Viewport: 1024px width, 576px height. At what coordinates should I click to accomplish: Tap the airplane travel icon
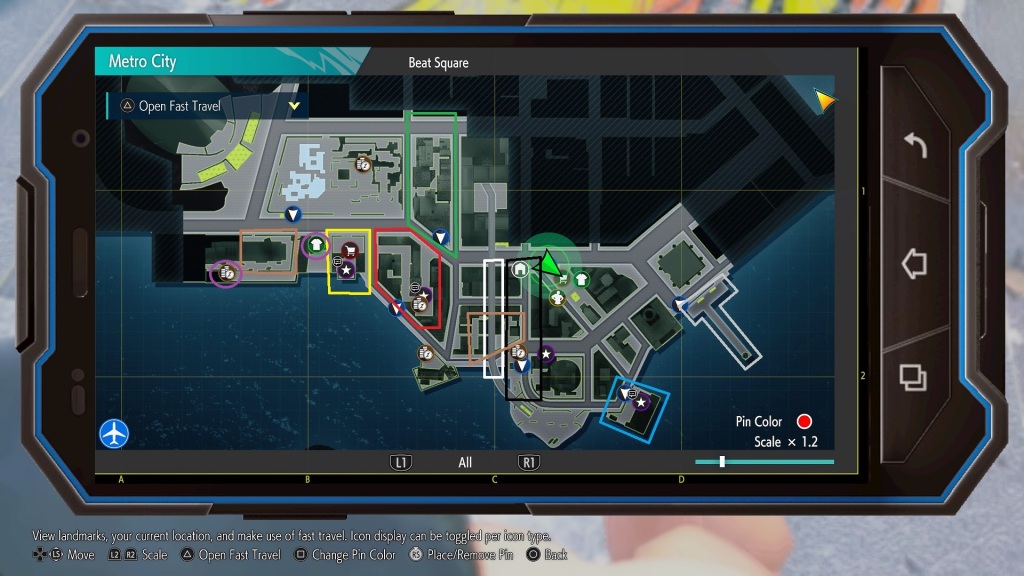click(114, 433)
